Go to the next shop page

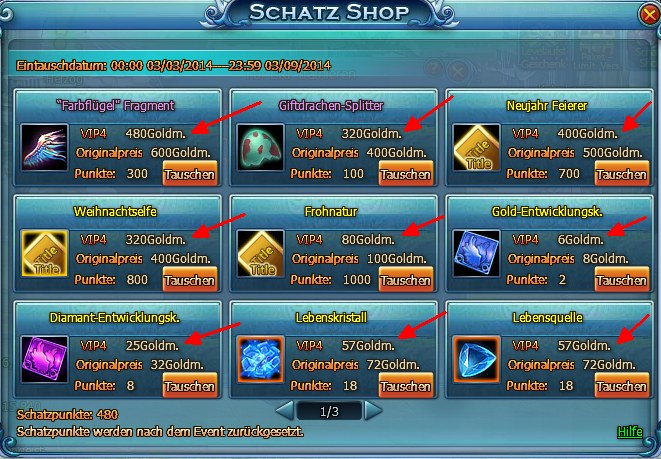click(373, 410)
